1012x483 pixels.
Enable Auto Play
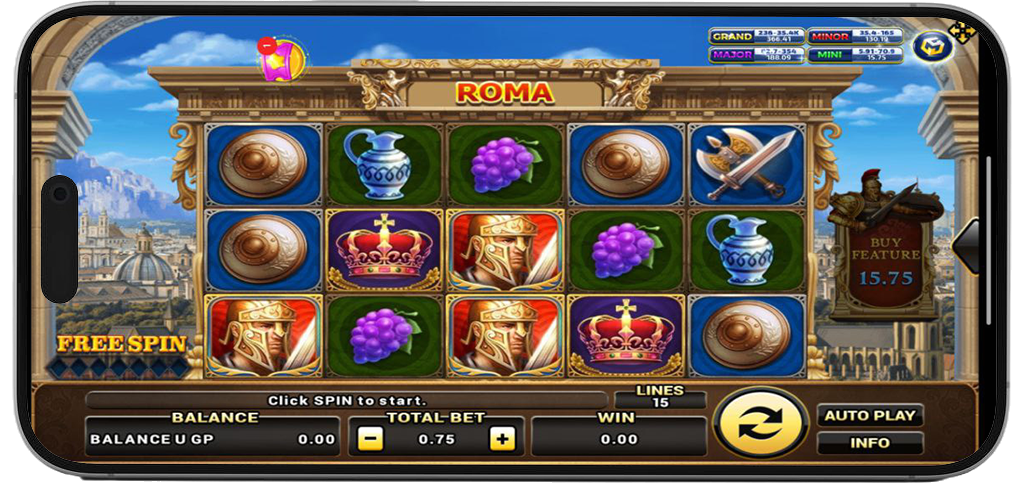[869, 415]
